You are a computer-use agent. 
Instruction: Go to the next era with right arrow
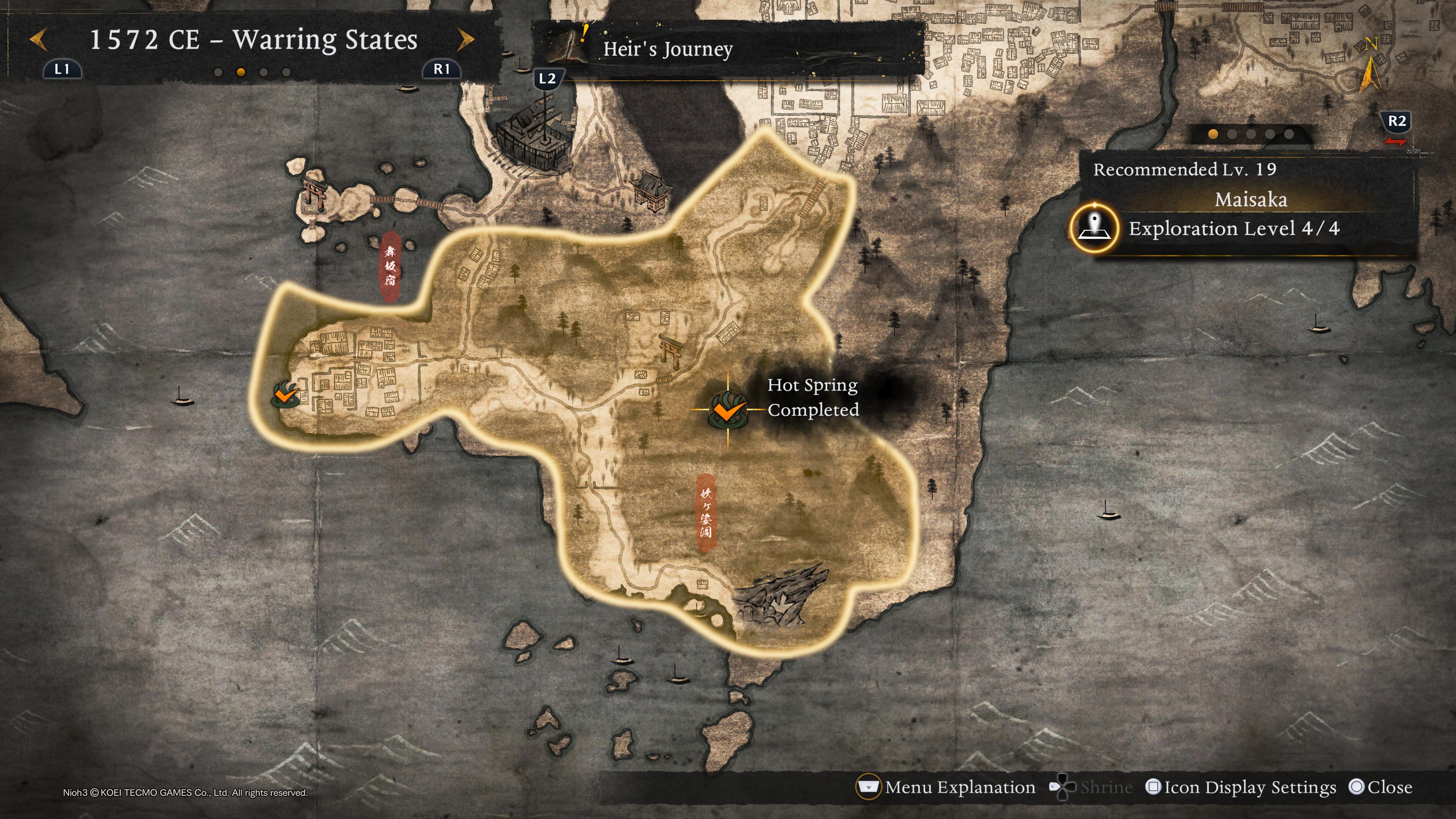(466, 39)
